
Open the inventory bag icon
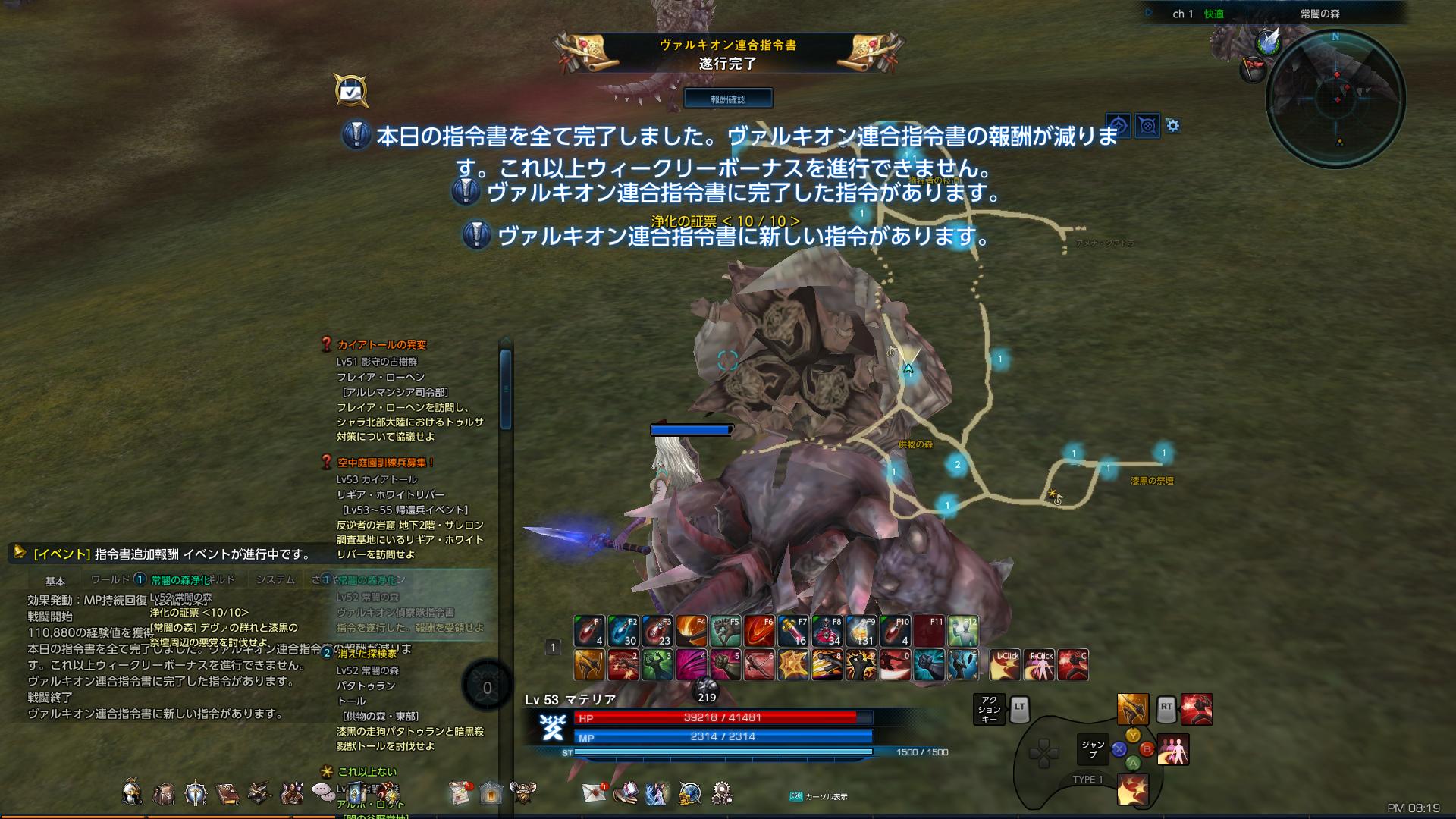(165, 792)
